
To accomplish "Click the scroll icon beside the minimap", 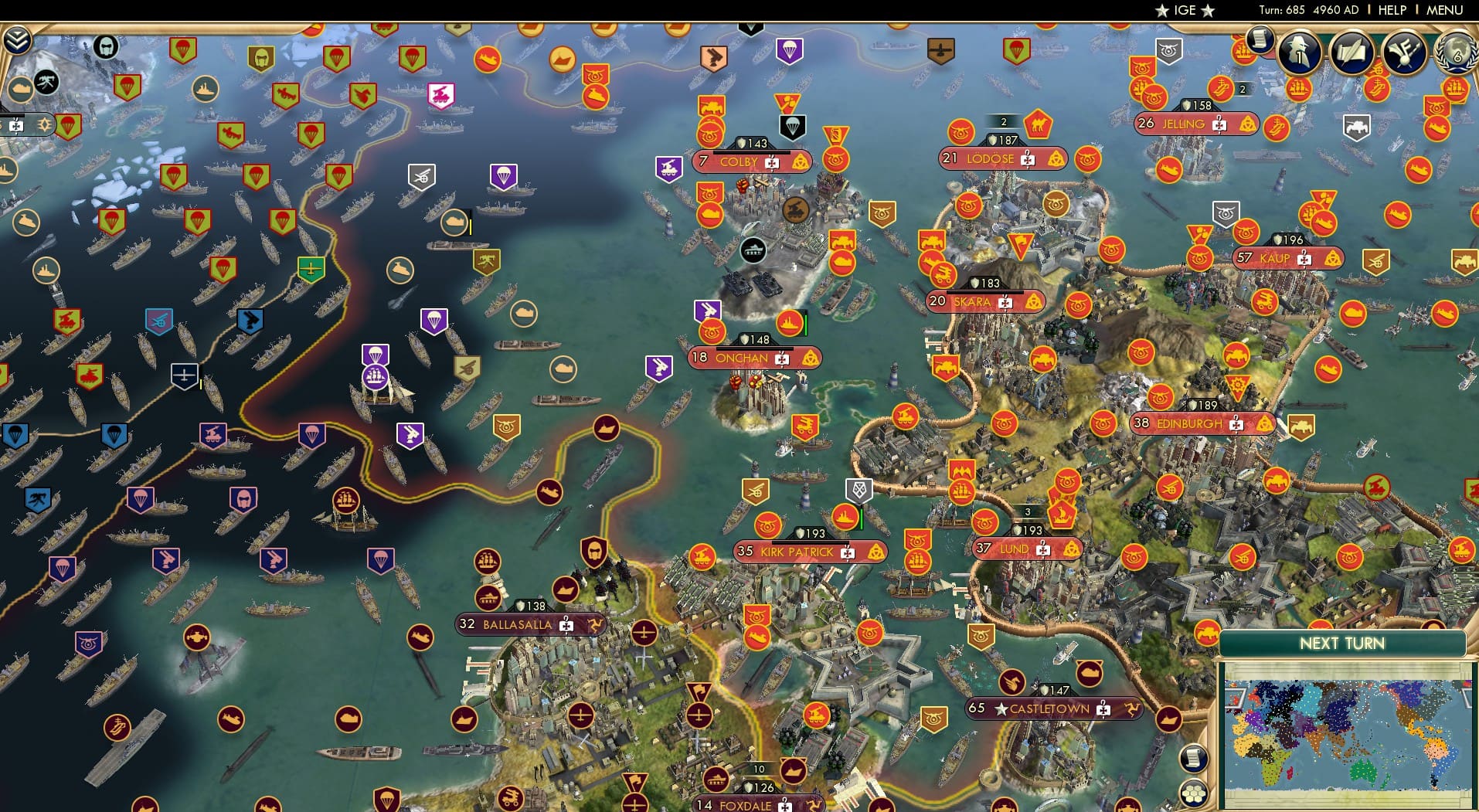I will tap(1194, 758).
